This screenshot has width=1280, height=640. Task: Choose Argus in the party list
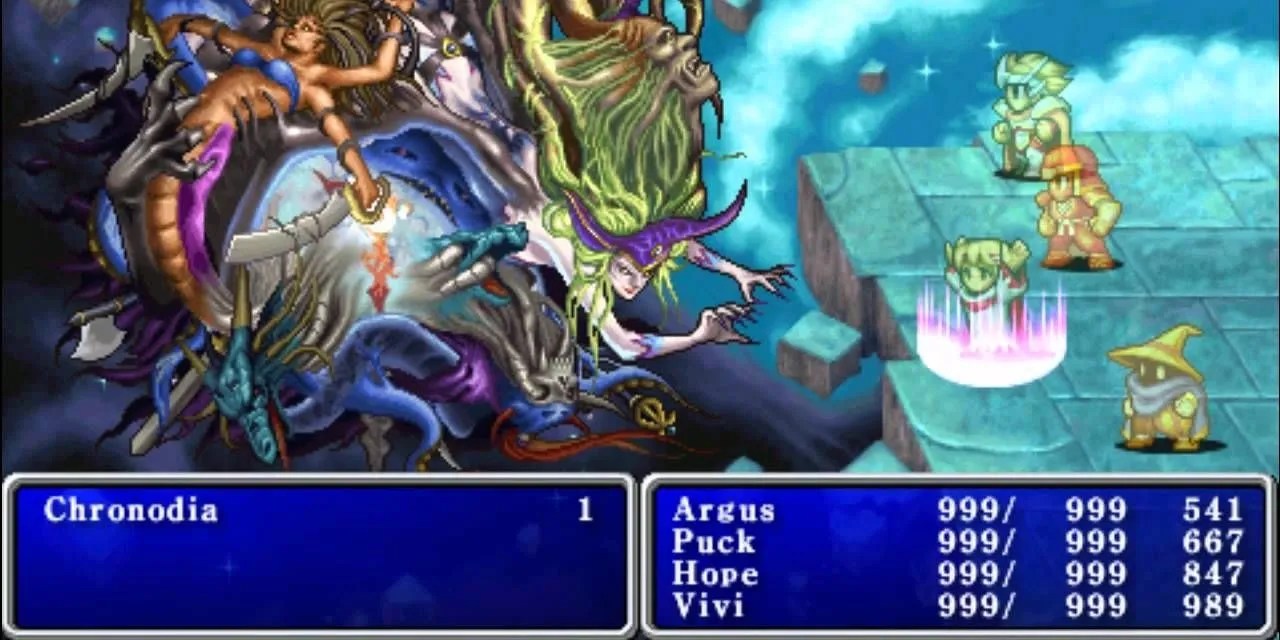(723, 510)
